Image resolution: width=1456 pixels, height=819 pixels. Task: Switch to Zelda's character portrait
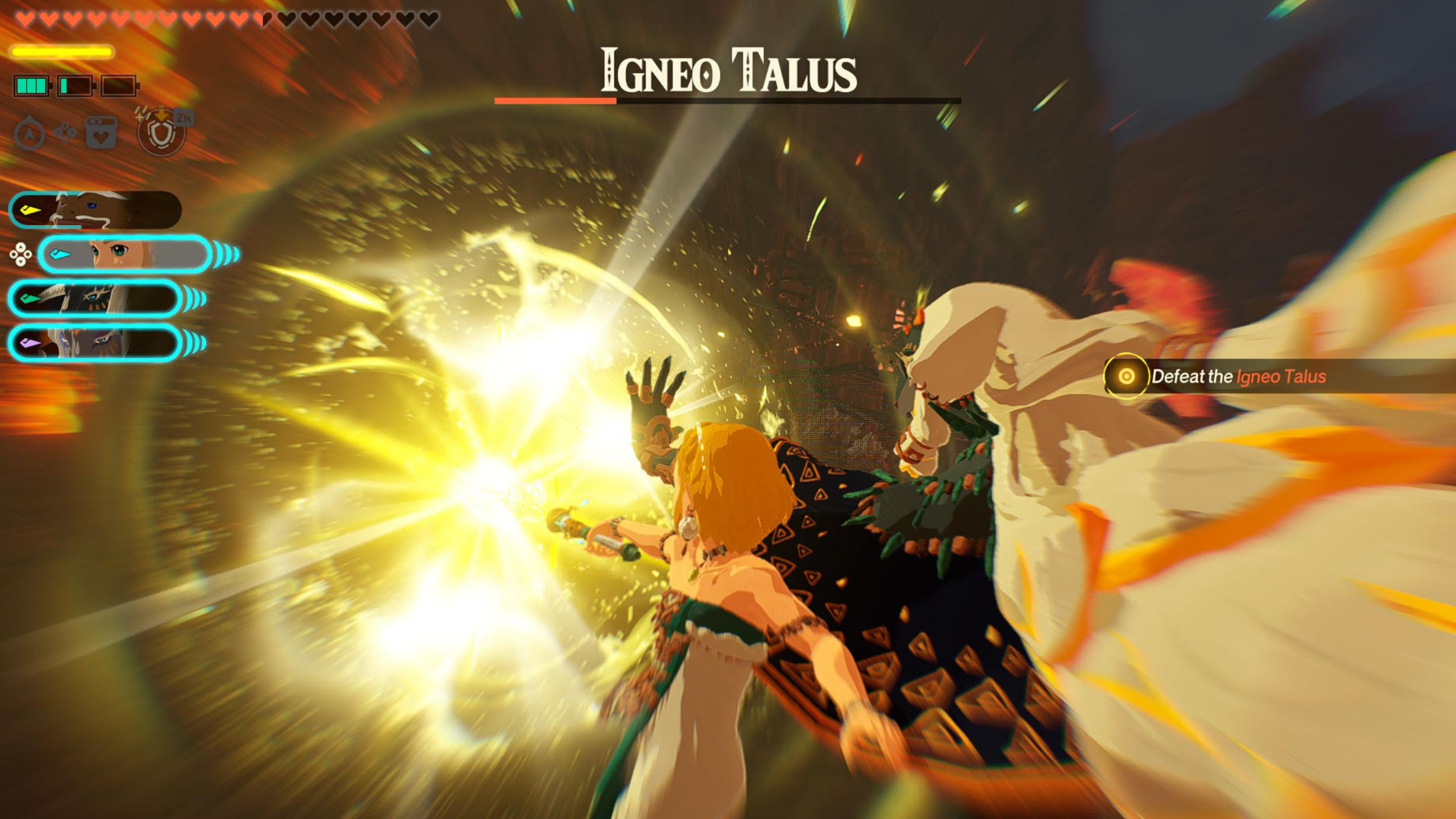[x=126, y=254]
